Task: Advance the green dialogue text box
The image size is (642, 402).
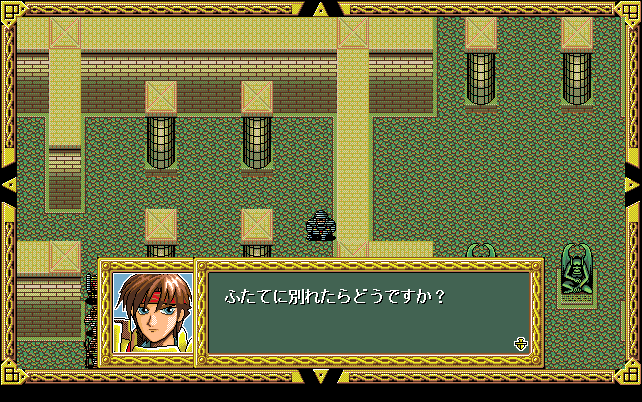Action: pyautogui.click(x=367, y=312)
